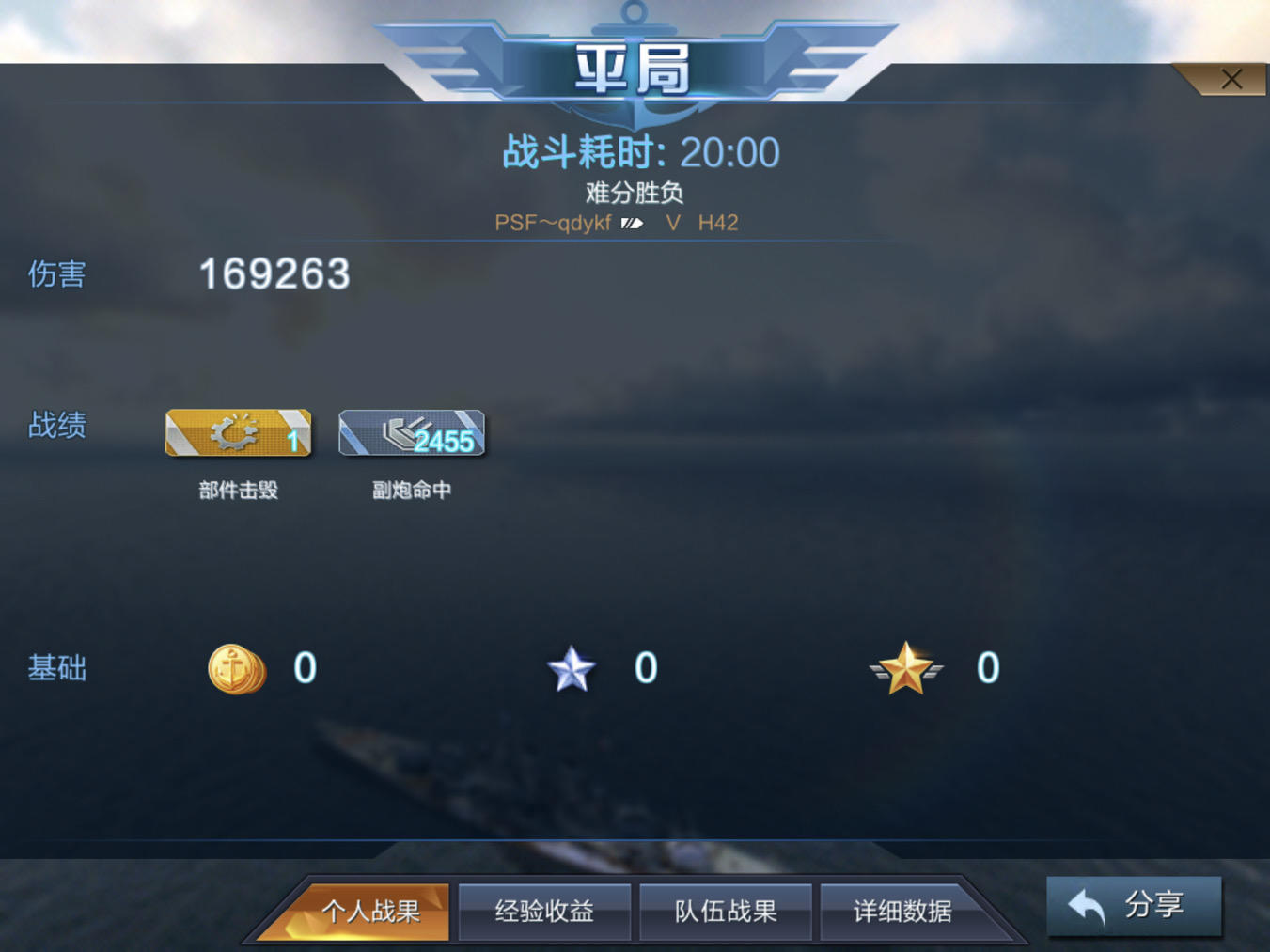1270x952 pixels.
Task: Click the gold winged star icon
Action: (905, 669)
